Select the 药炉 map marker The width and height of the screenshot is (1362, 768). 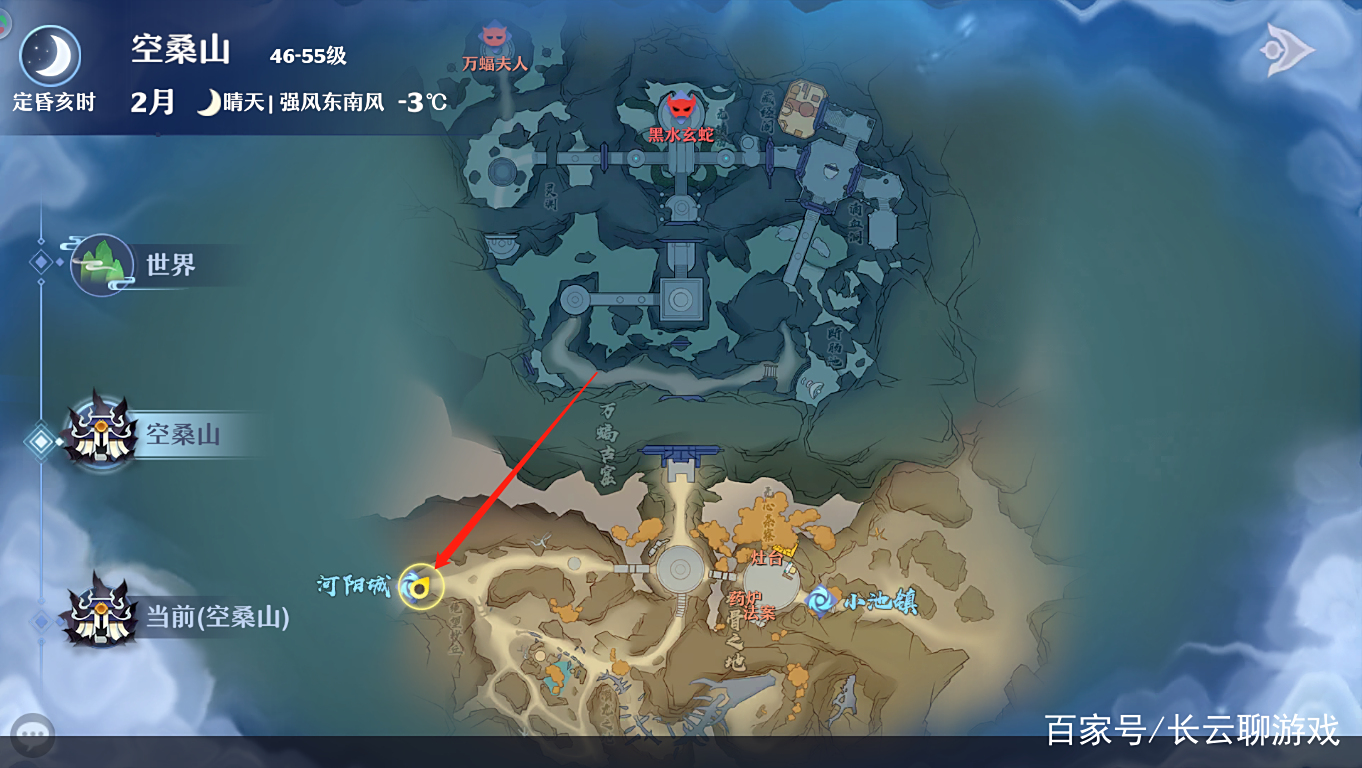(x=745, y=597)
